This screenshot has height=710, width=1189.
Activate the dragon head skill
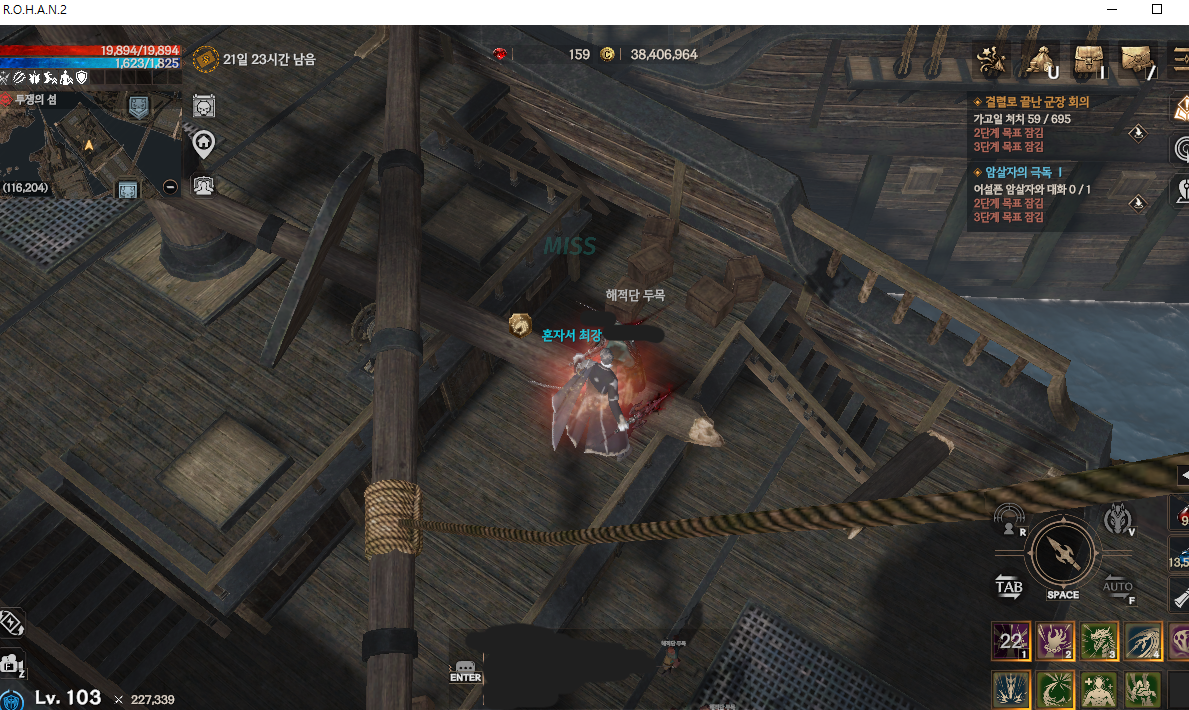[x=1099, y=641]
